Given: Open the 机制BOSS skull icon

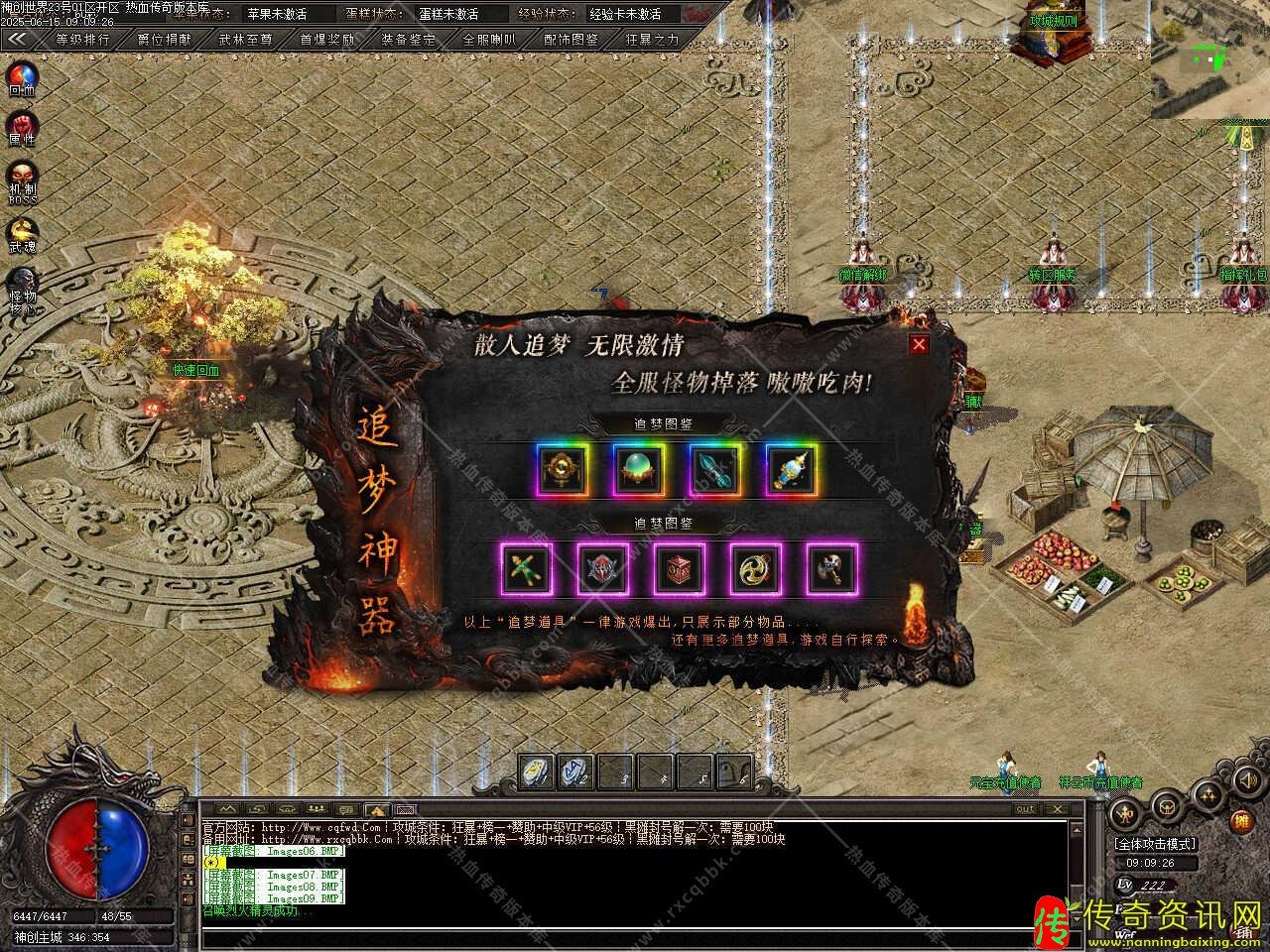Looking at the screenshot, I should click(x=22, y=178).
